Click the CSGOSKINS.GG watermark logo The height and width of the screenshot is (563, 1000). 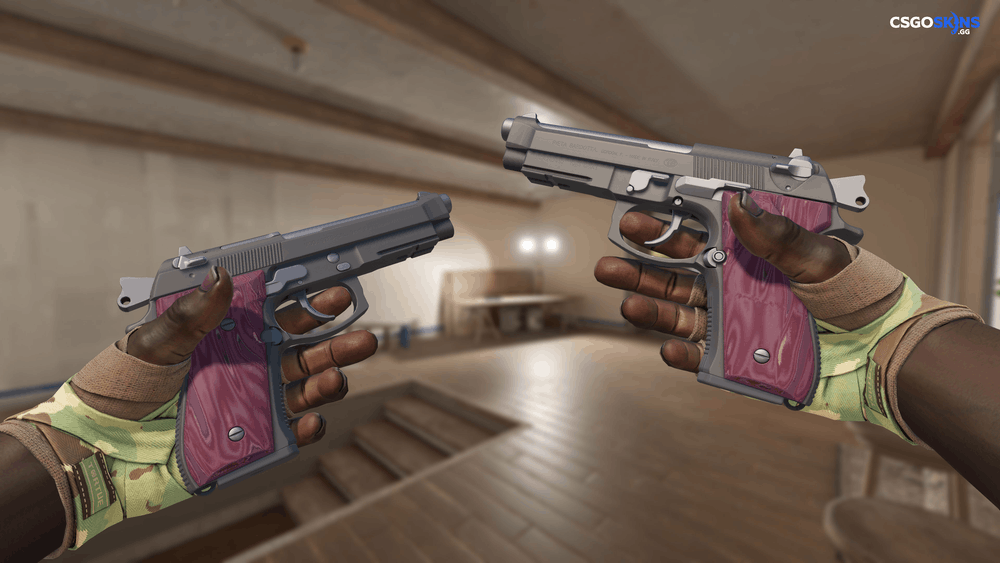point(934,24)
